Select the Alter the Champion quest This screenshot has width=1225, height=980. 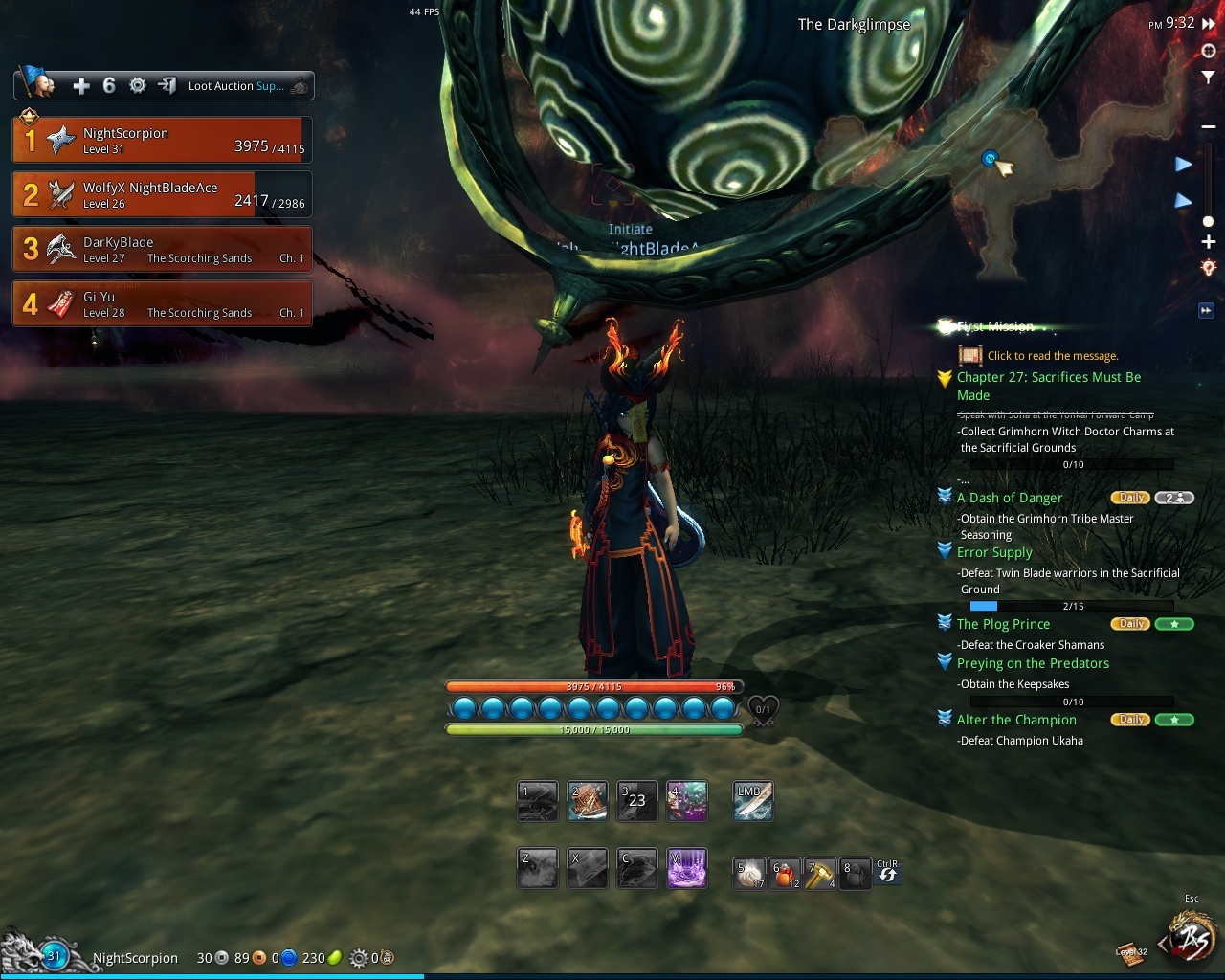1016,720
